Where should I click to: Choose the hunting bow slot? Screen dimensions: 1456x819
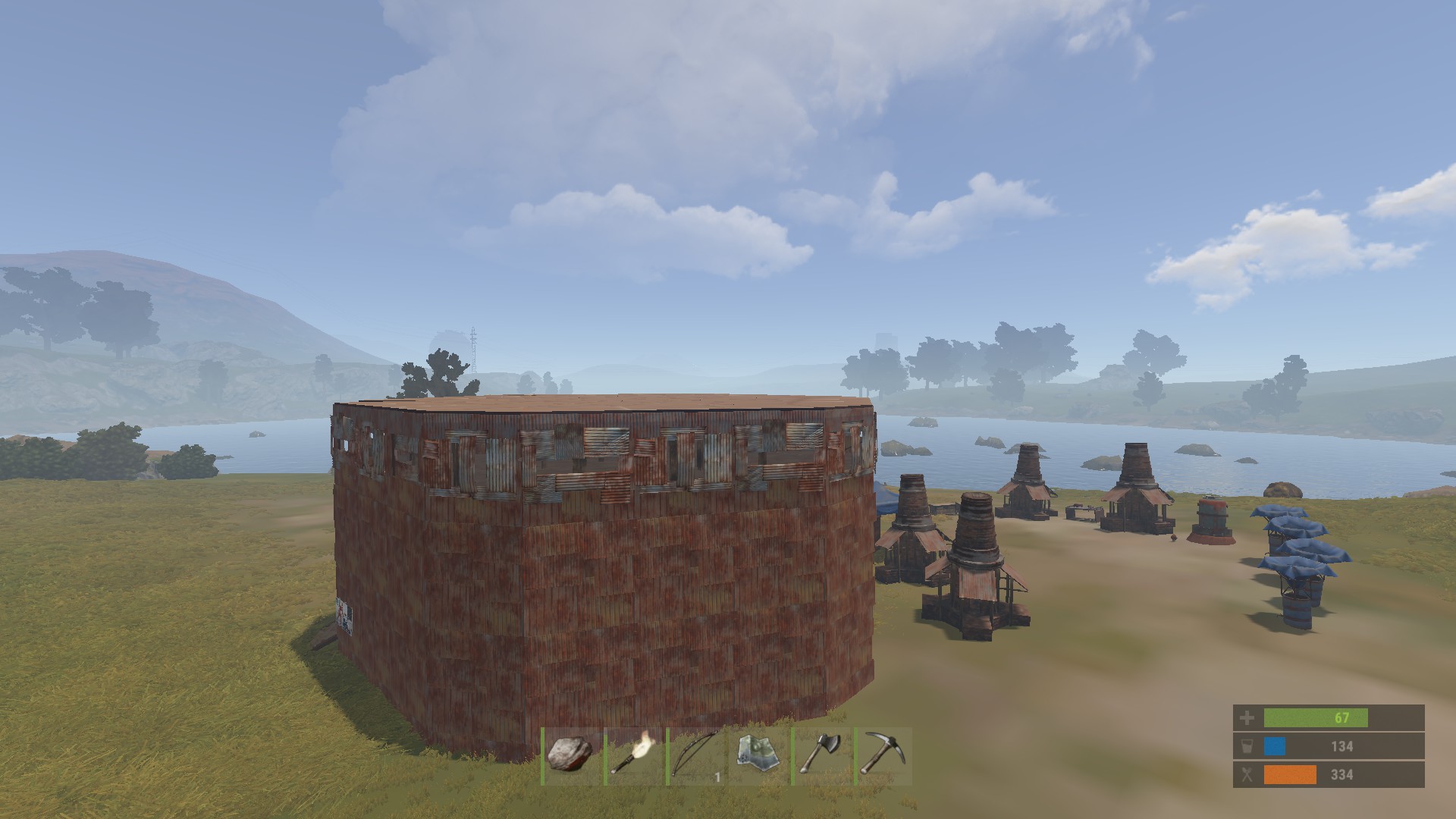click(x=696, y=756)
